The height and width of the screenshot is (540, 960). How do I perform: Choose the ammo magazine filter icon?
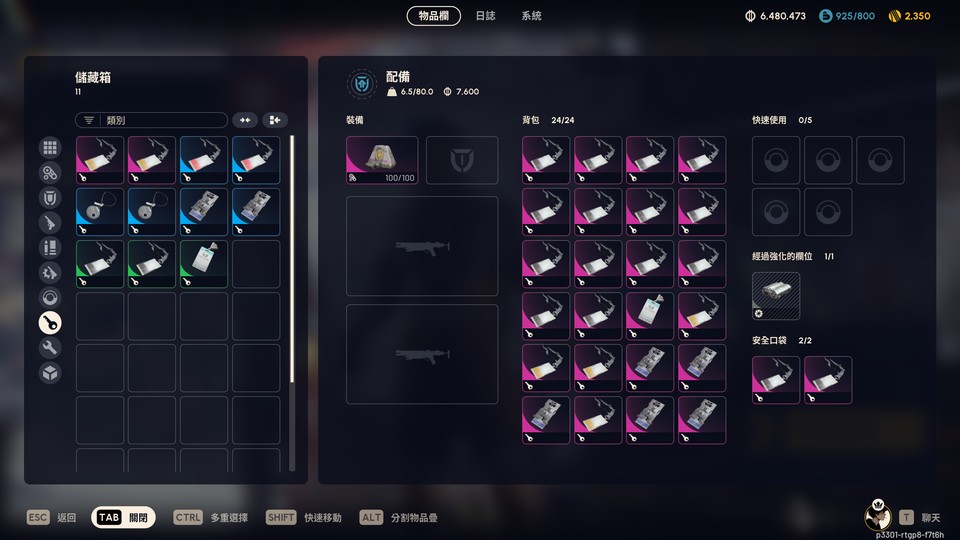point(50,247)
